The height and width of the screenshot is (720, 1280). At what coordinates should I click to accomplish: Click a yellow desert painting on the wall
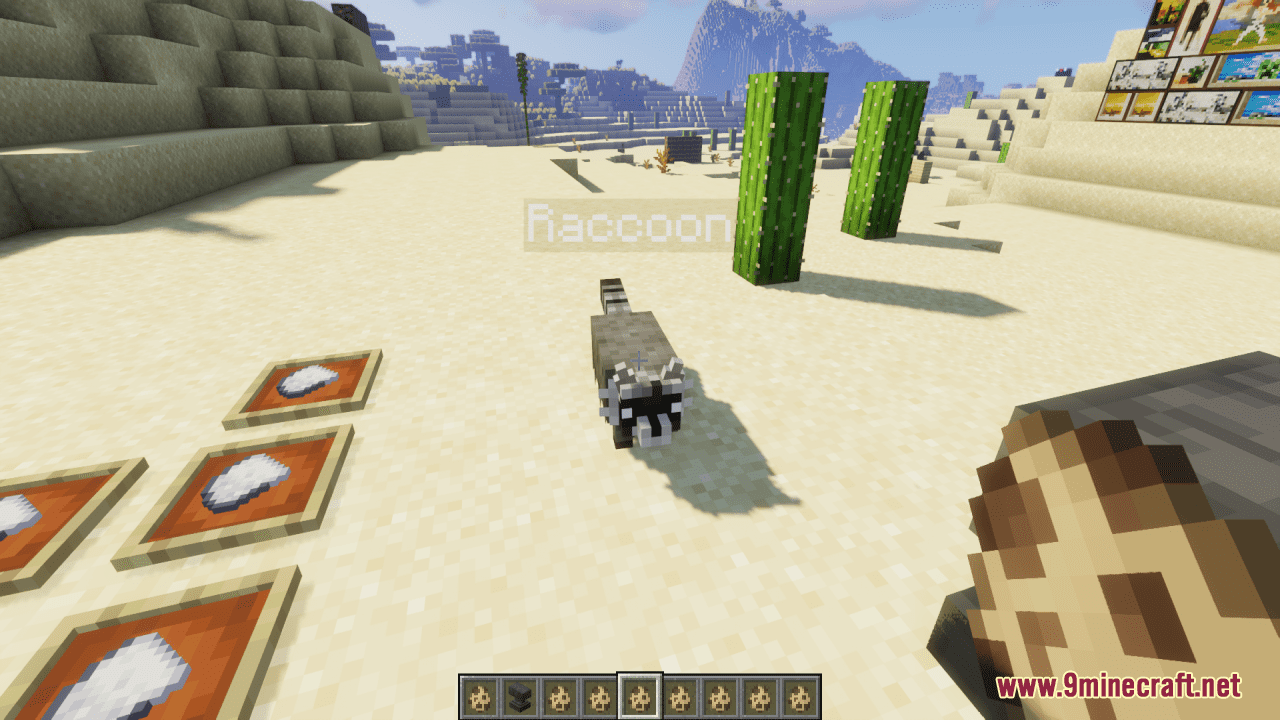[x=1115, y=105]
